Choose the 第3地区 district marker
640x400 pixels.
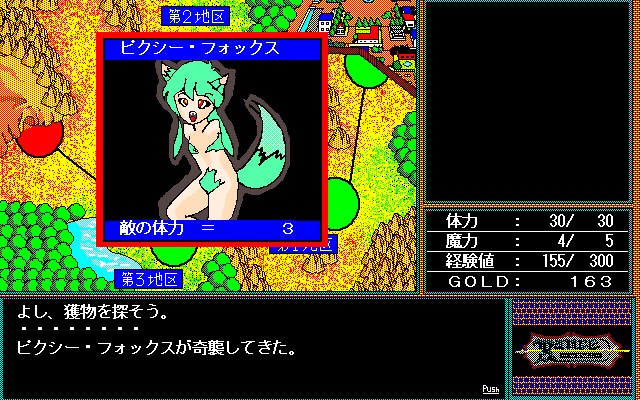pos(151,278)
